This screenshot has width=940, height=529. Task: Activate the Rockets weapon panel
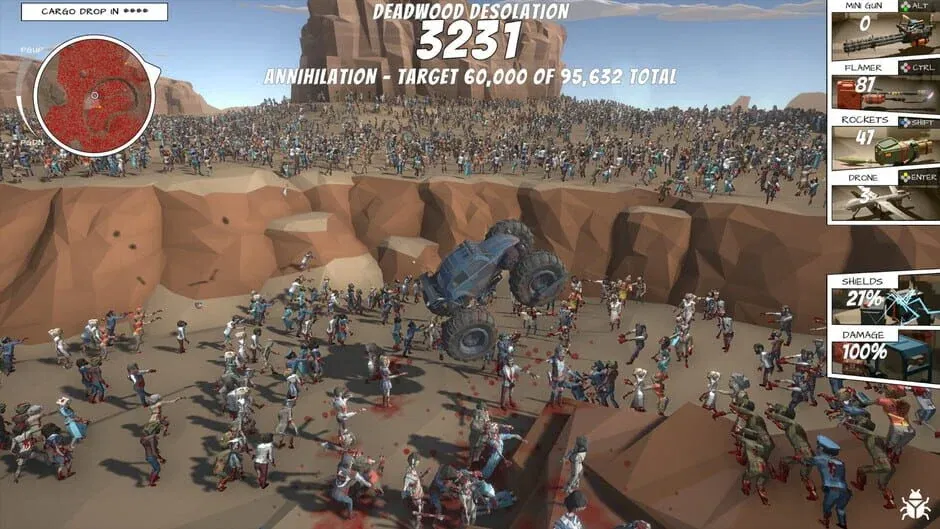pos(882,142)
